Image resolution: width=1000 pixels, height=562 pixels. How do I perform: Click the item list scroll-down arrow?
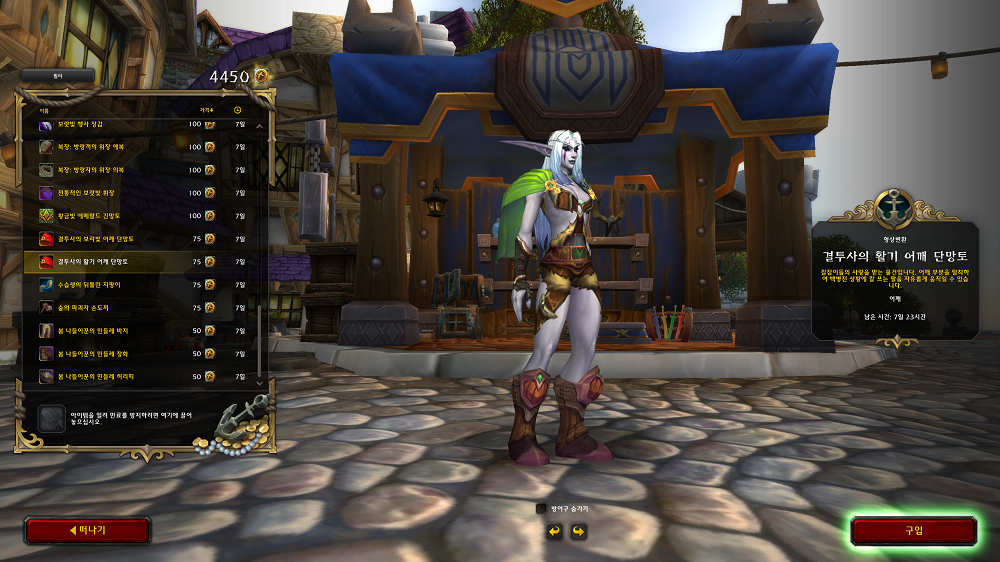pos(260,382)
